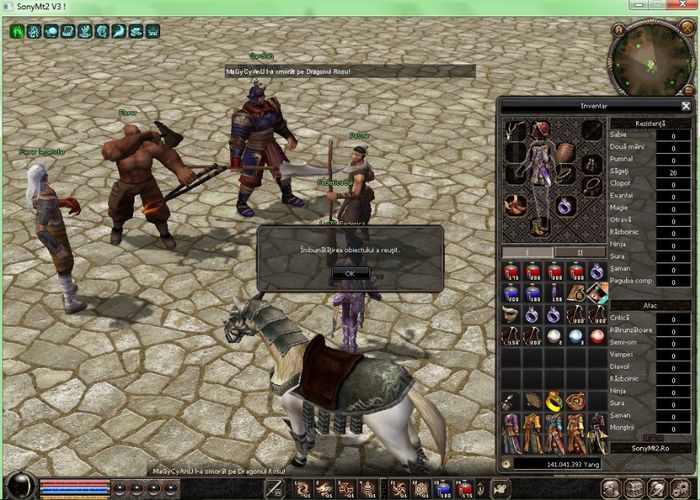The image size is (700, 500).
Task: Close the Inventar window
Action: [x=686, y=105]
